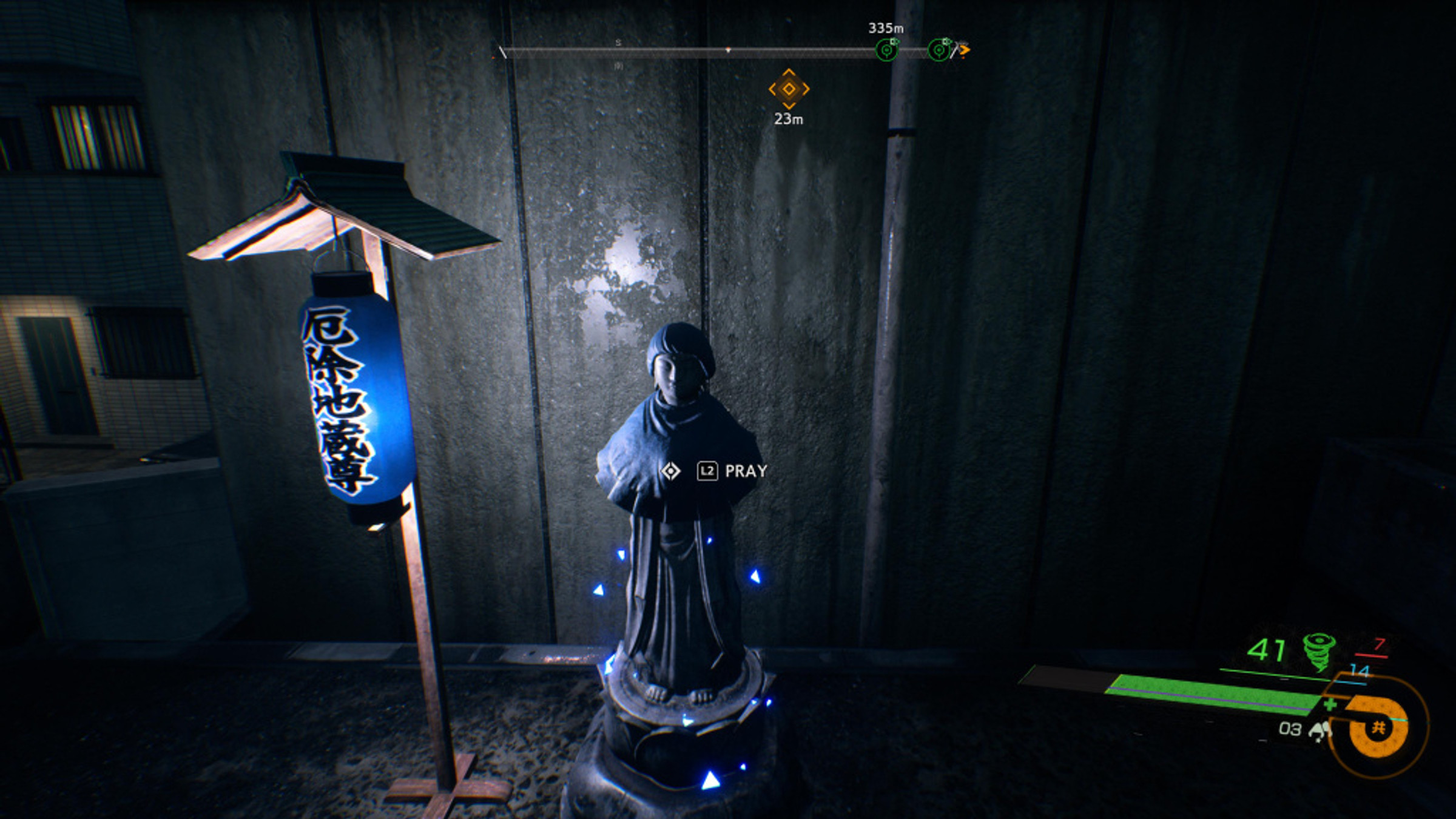Click the orange chevron at the compass right edge
This screenshot has height=819, width=1456.
pos(964,49)
